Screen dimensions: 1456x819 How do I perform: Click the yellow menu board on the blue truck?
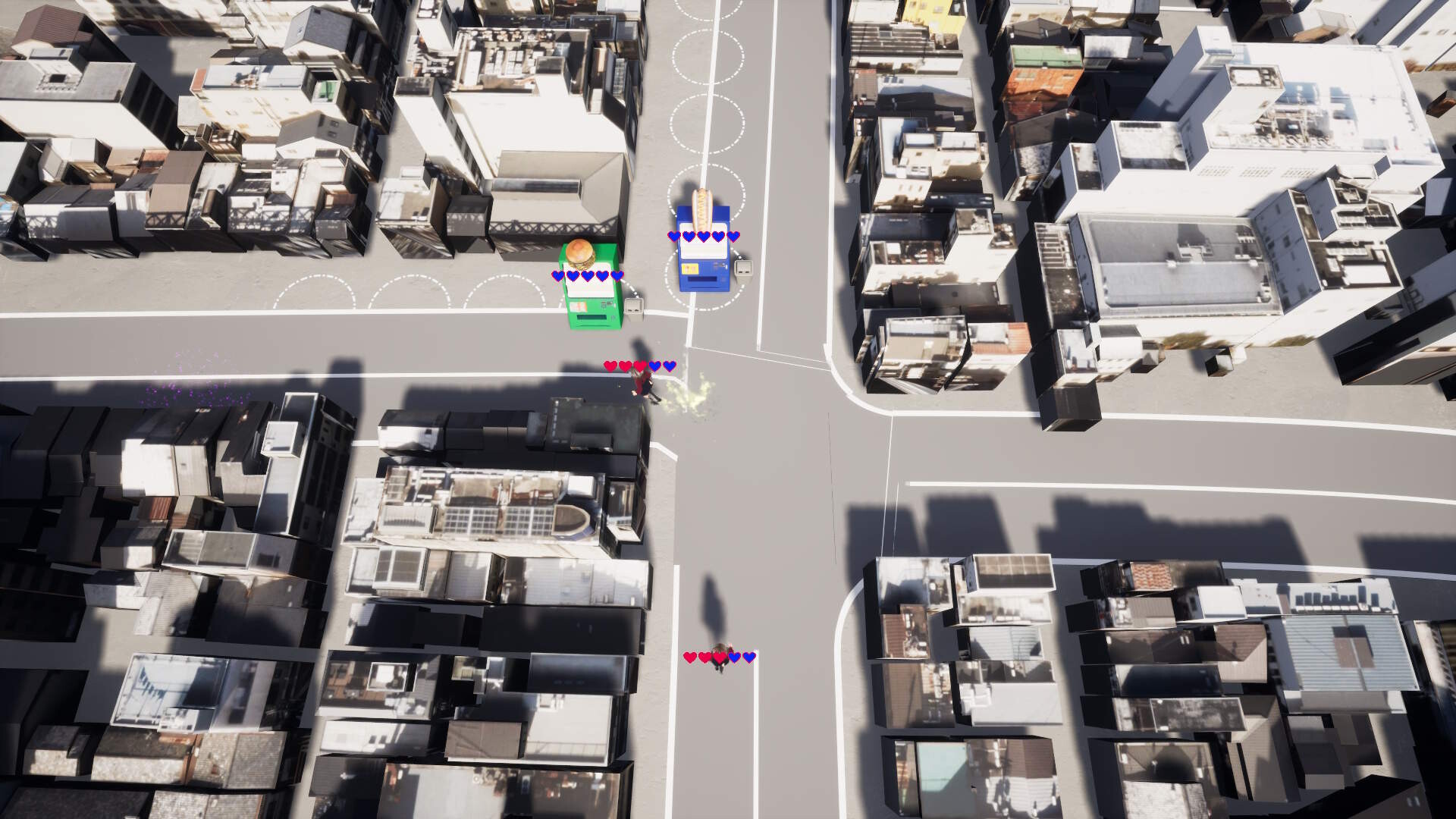692,267
